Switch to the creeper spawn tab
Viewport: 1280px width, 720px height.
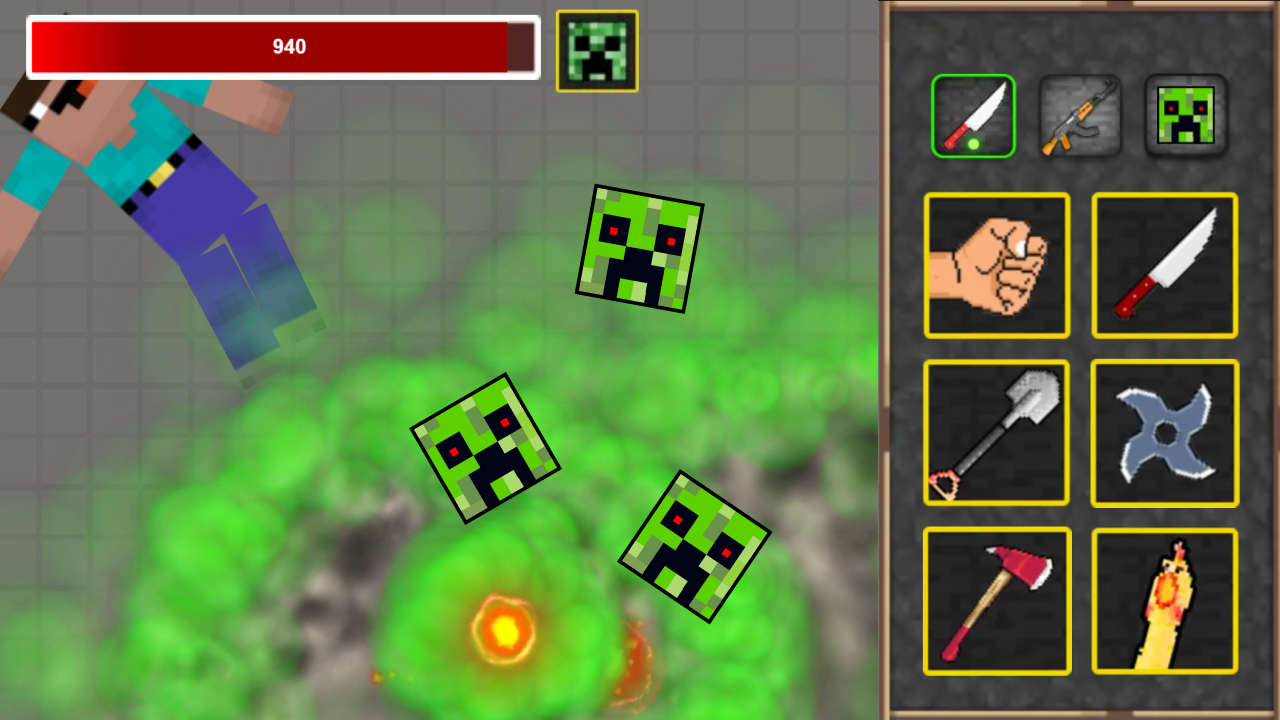pyautogui.click(x=1186, y=115)
